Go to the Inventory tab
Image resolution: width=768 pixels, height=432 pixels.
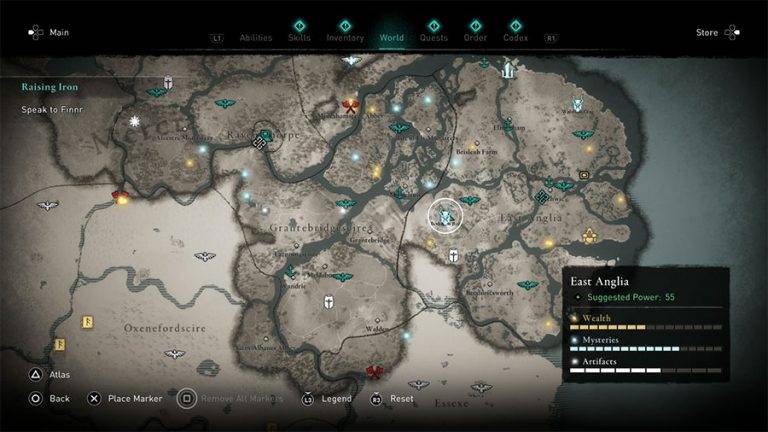(345, 38)
